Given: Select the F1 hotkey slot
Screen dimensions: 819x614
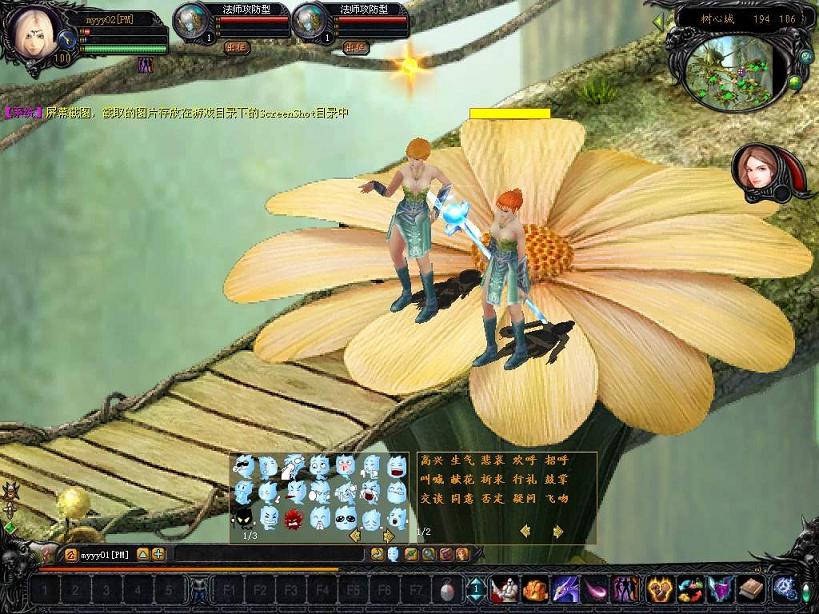Looking at the screenshot, I should [x=230, y=590].
